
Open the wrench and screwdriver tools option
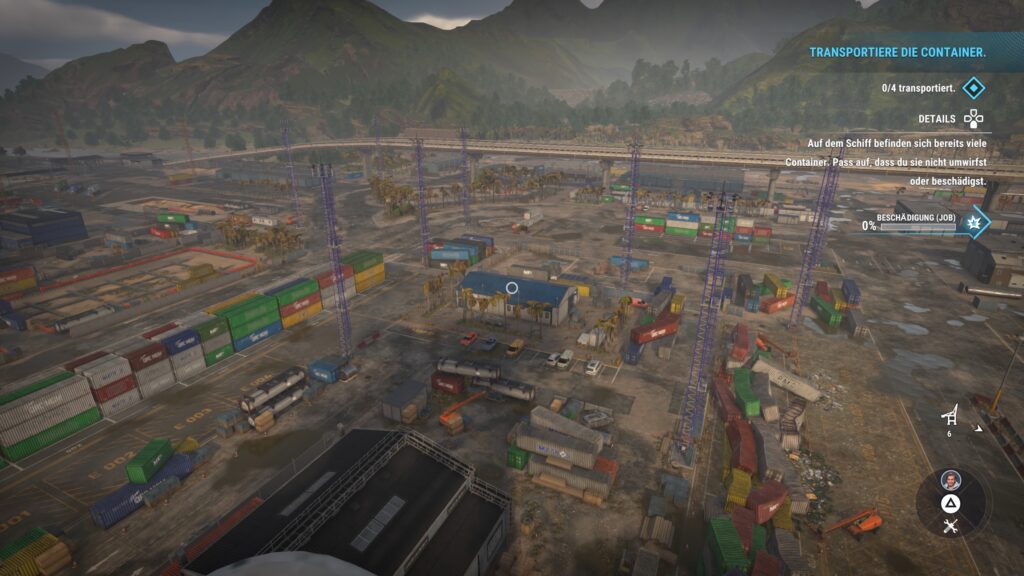[x=950, y=525]
